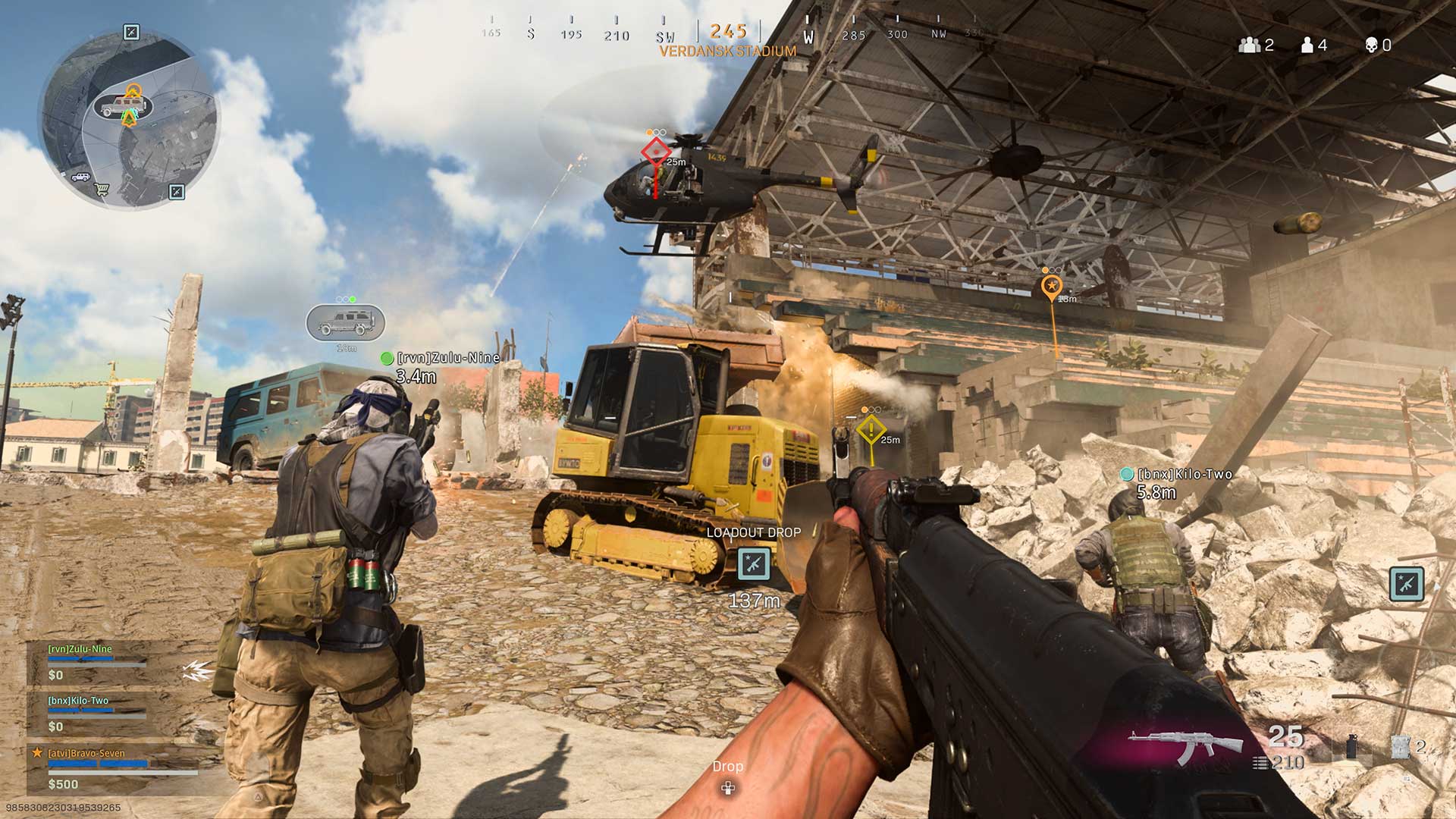Open the circular minimap
Screen dimensions: 1456x819
[127, 119]
